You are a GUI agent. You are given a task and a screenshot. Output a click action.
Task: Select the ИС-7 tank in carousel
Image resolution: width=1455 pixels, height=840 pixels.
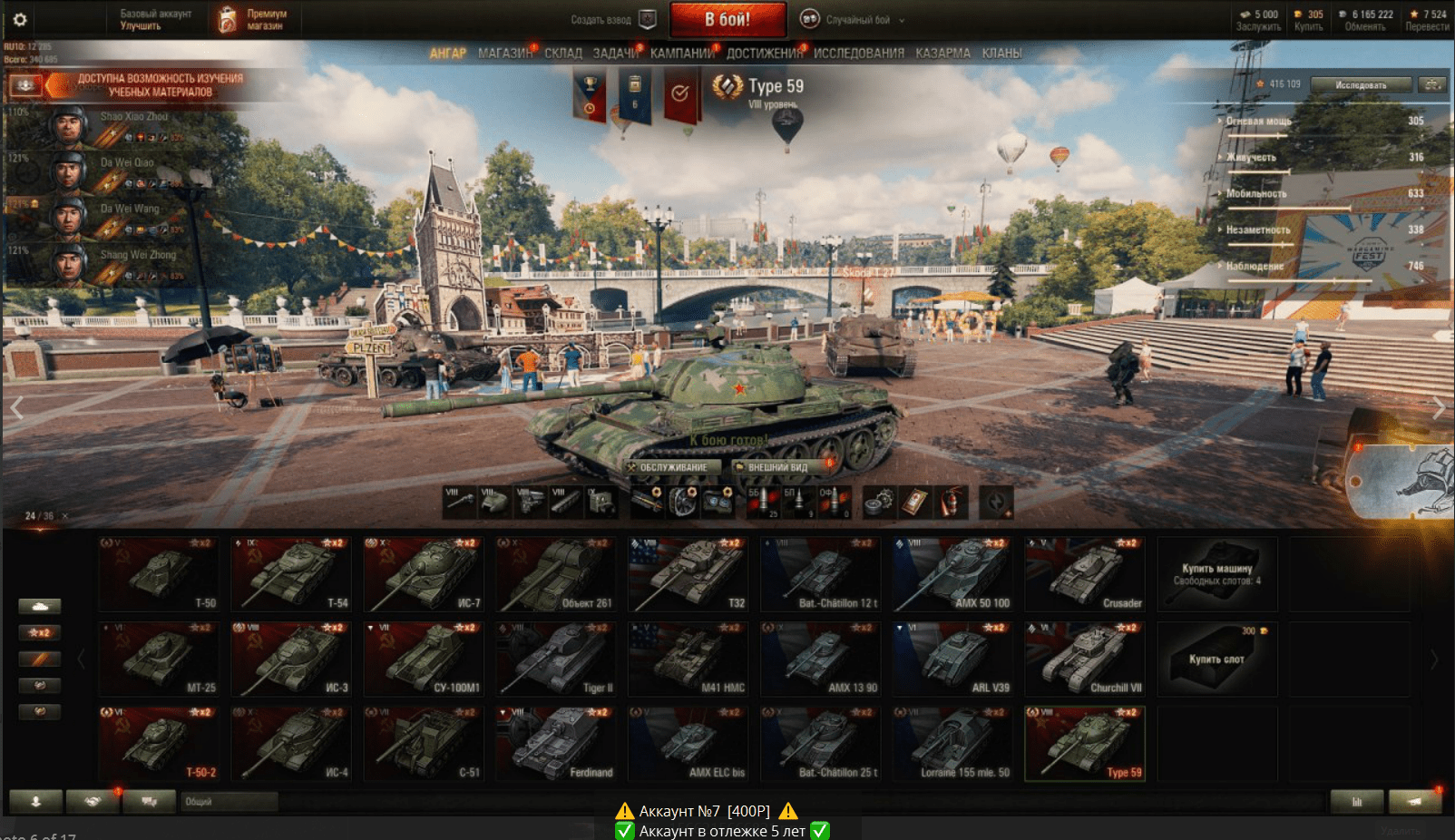tap(424, 574)
